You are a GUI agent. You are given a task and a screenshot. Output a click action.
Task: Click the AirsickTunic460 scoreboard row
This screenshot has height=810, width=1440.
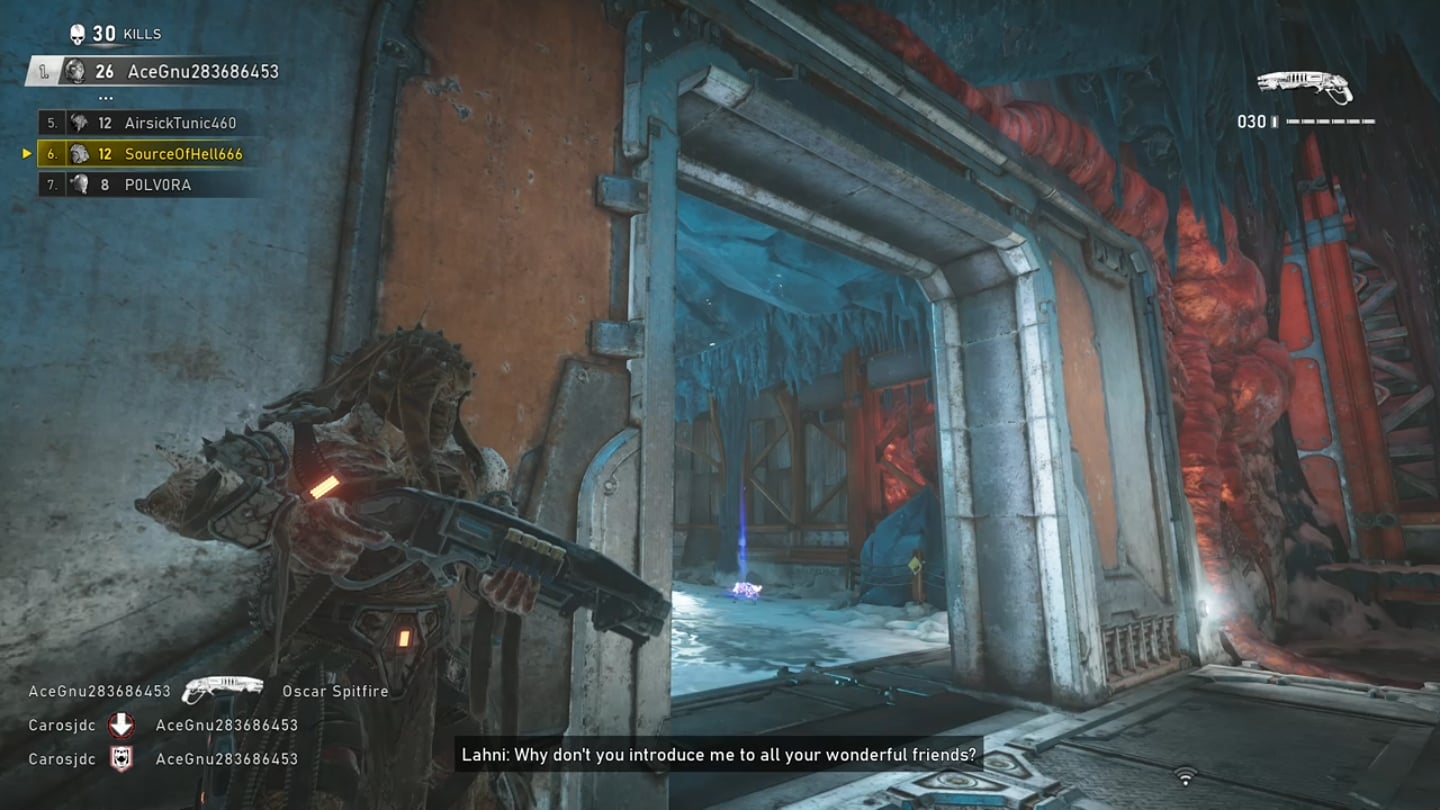(x=140, y=123)
